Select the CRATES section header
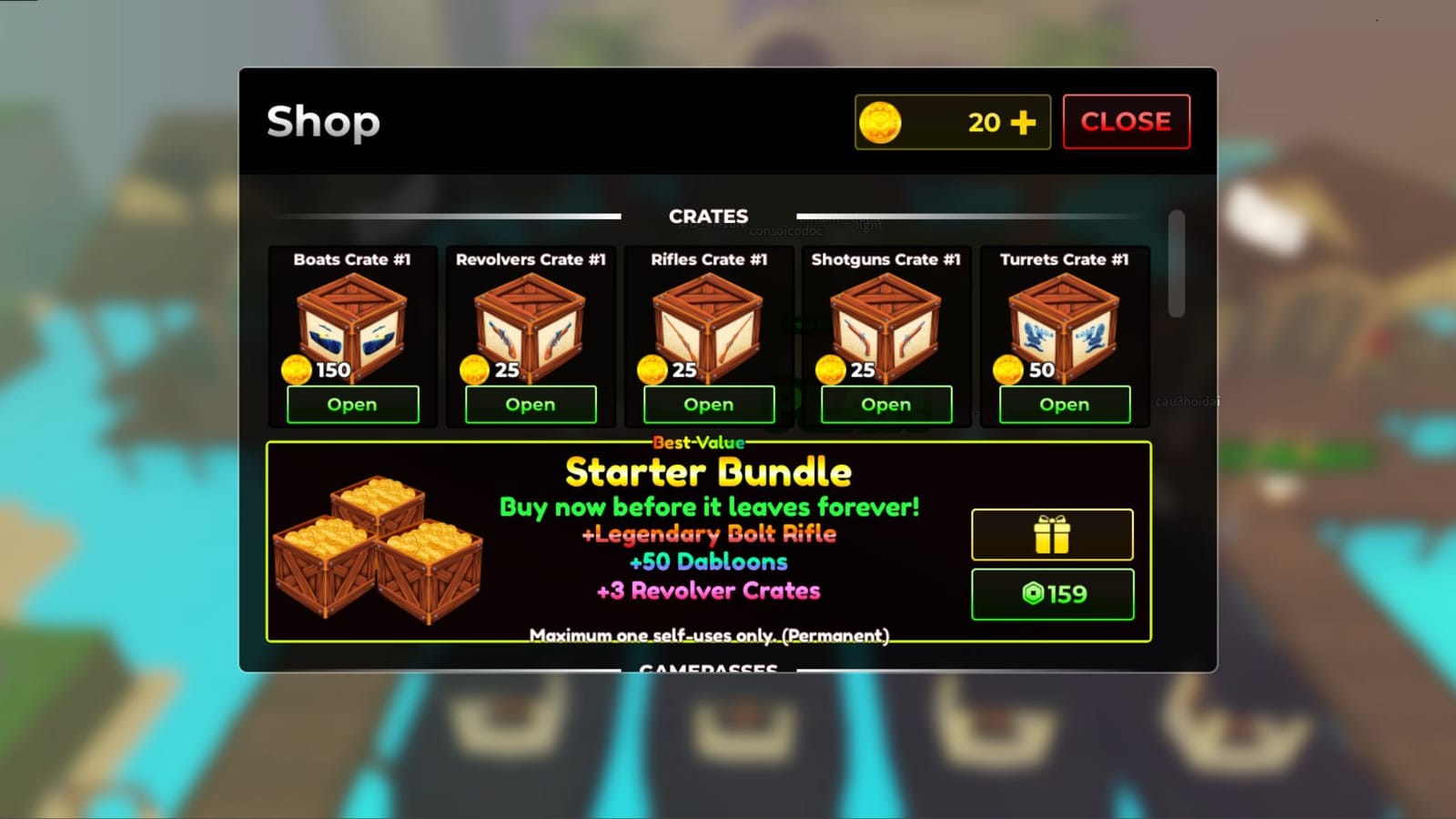 [710, 217]
